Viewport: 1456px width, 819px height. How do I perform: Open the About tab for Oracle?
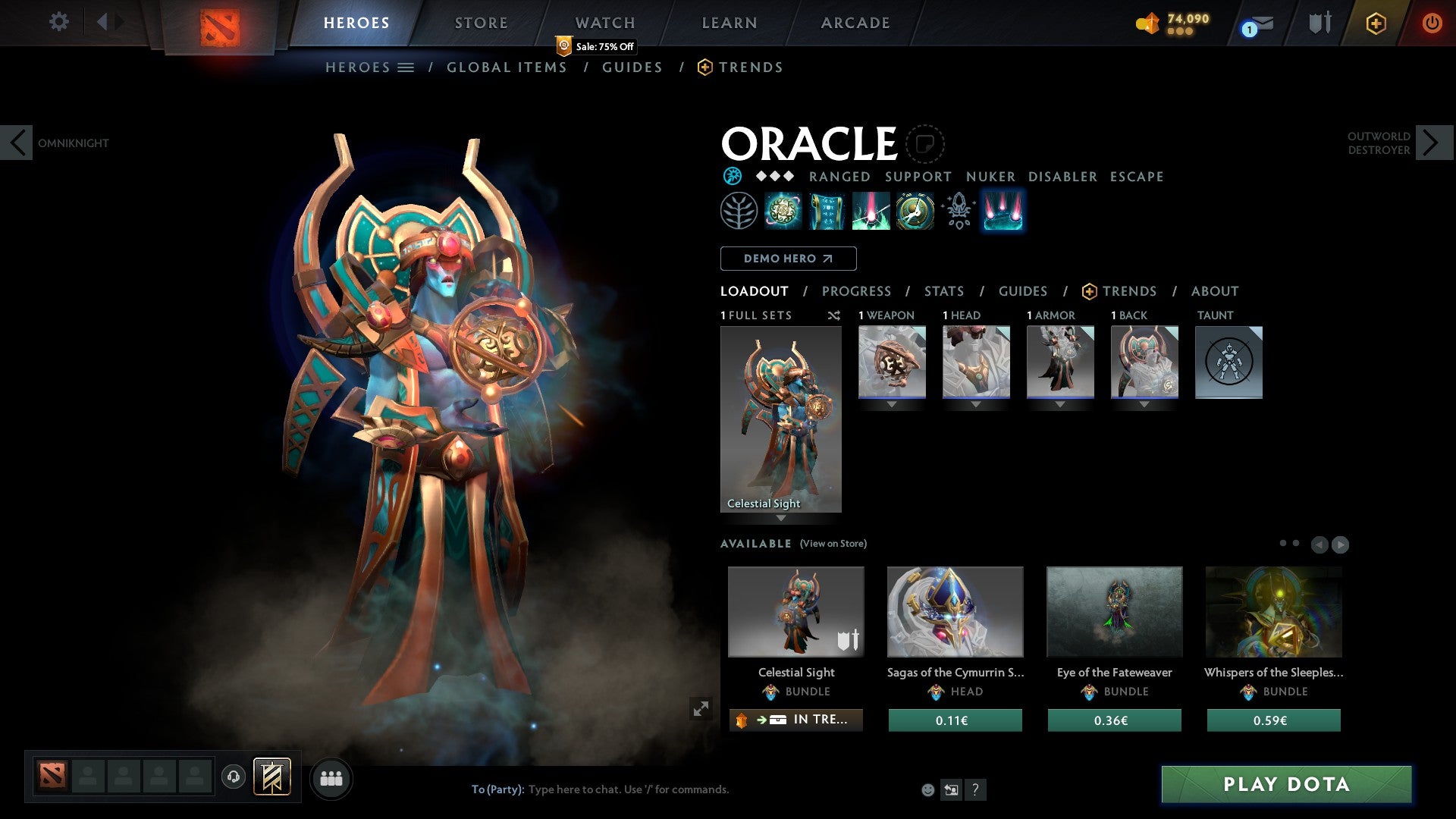click(x=1215, y=291)
